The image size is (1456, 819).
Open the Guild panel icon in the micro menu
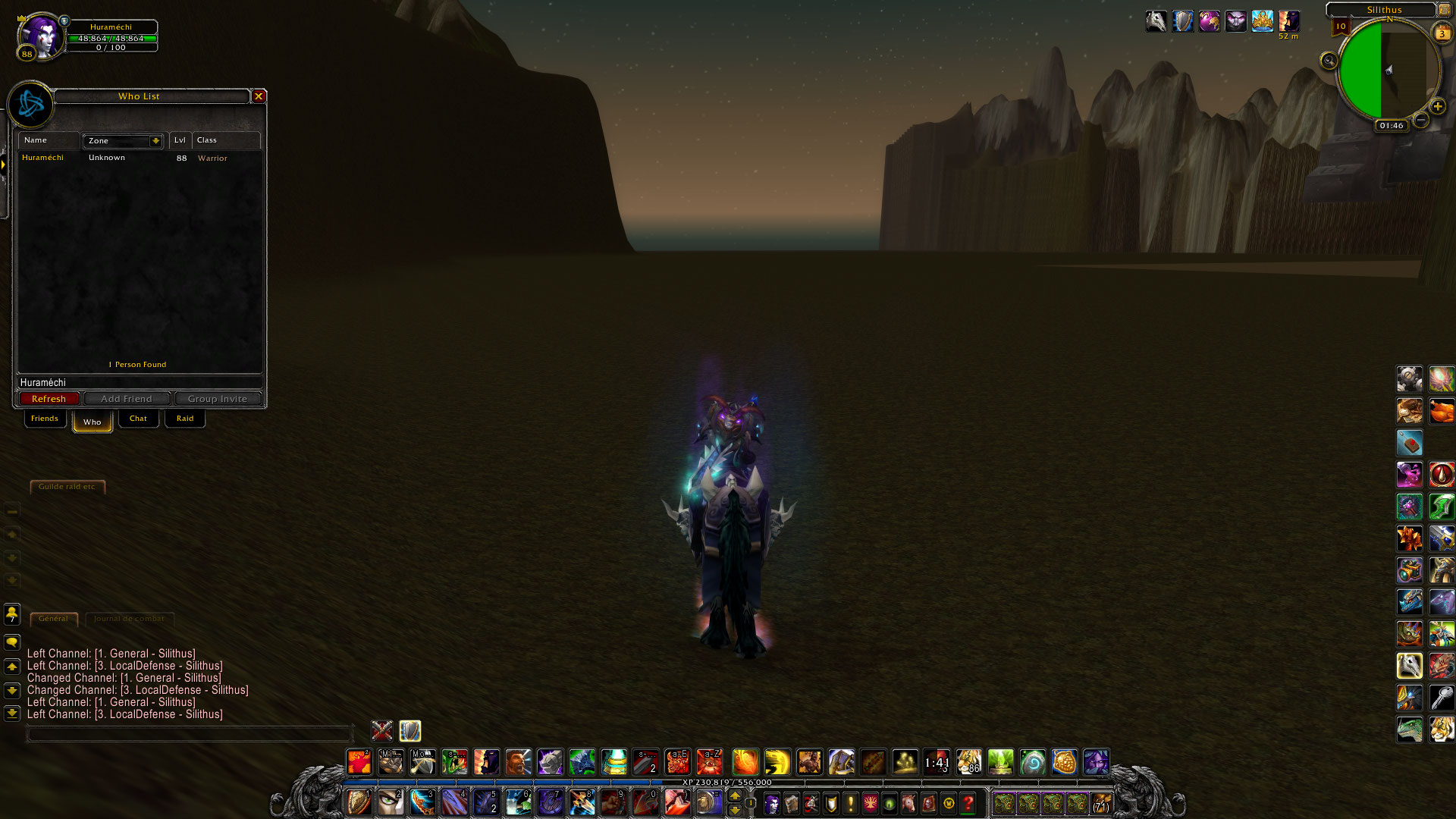click(x=870, y=803)
